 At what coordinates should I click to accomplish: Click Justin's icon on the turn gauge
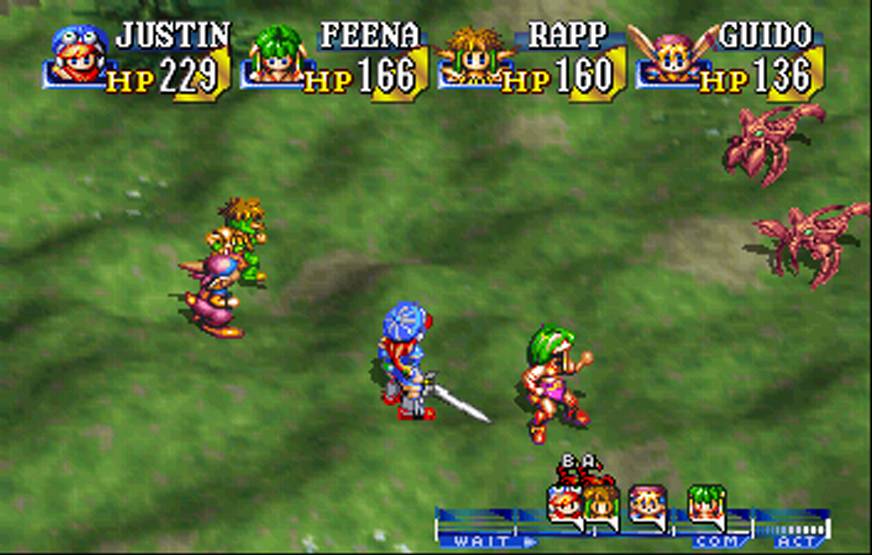(x=564, y=503)
